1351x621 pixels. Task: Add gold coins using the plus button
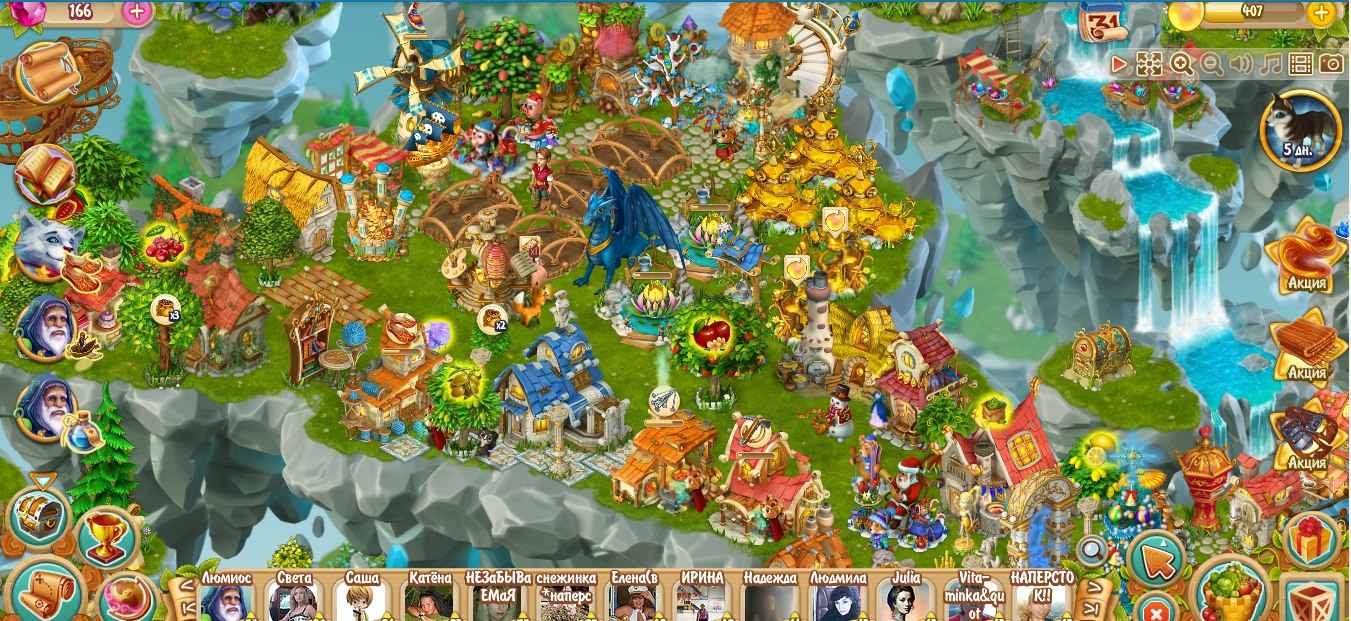[x=1320, y=13]
